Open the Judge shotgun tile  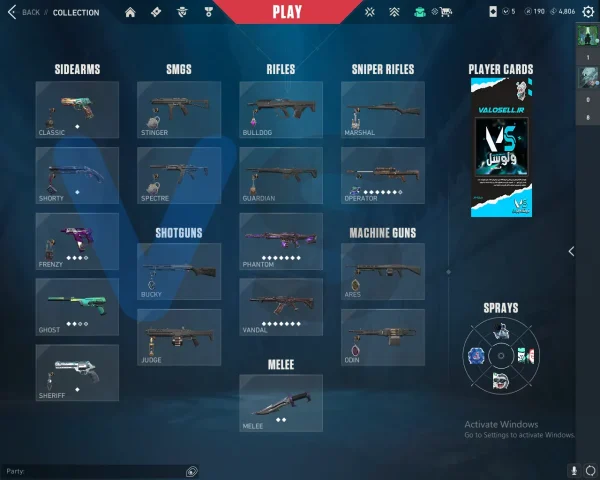(x=179, y=337)
